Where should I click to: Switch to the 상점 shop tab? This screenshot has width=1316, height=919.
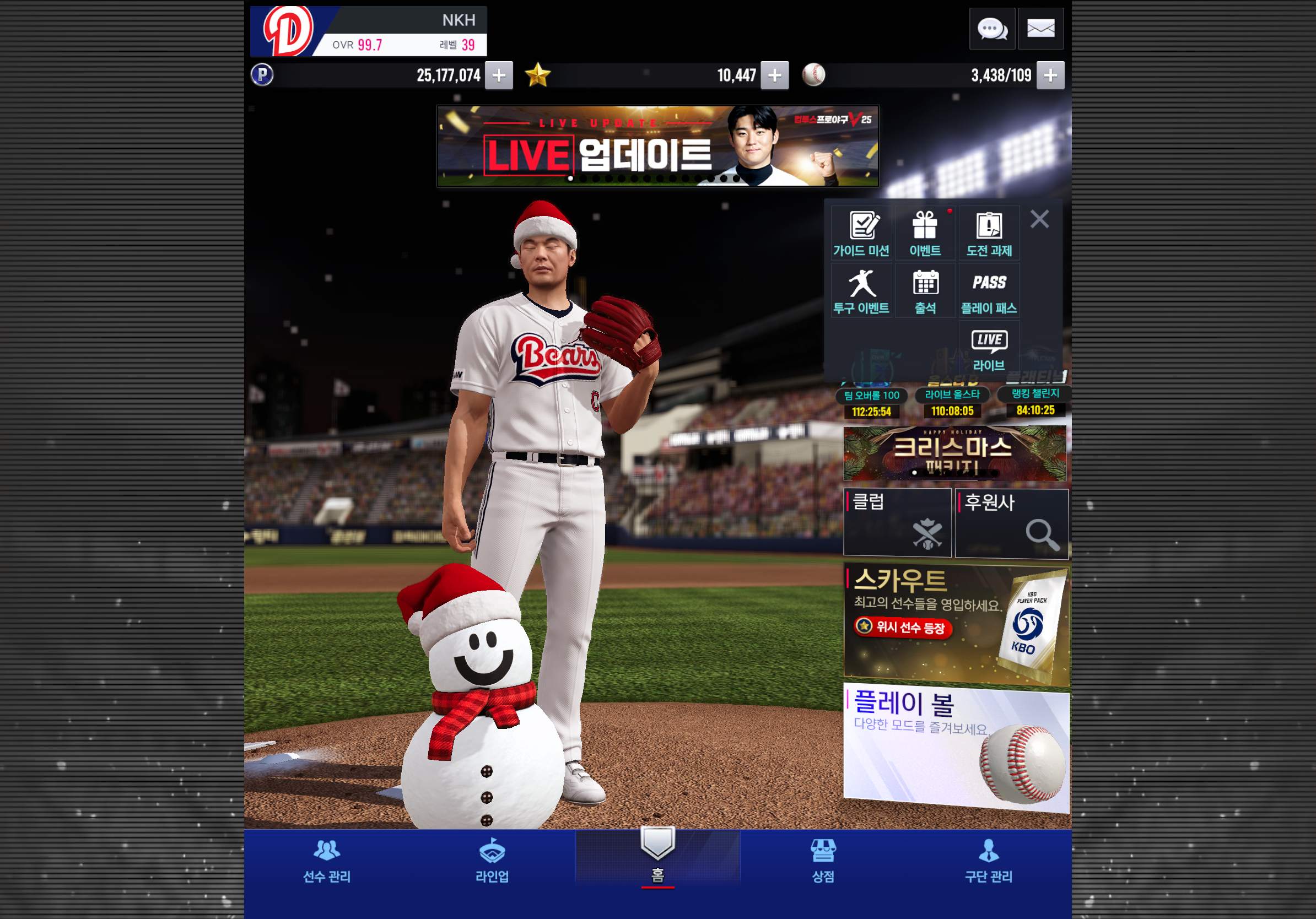click(823, 861)
